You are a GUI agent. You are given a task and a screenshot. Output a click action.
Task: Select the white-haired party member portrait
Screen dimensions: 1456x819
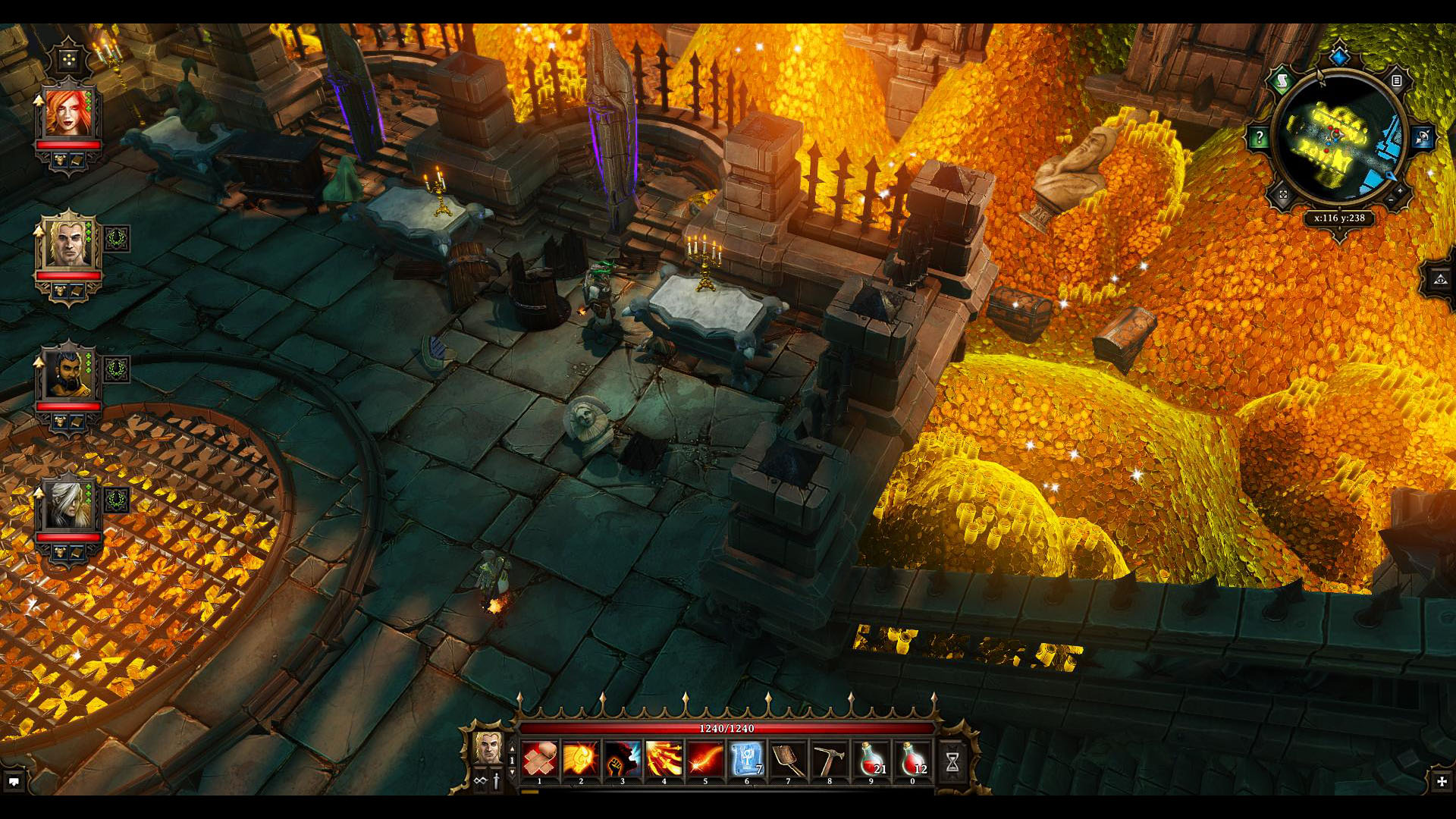pyautogui.click(x=67, y=505)
